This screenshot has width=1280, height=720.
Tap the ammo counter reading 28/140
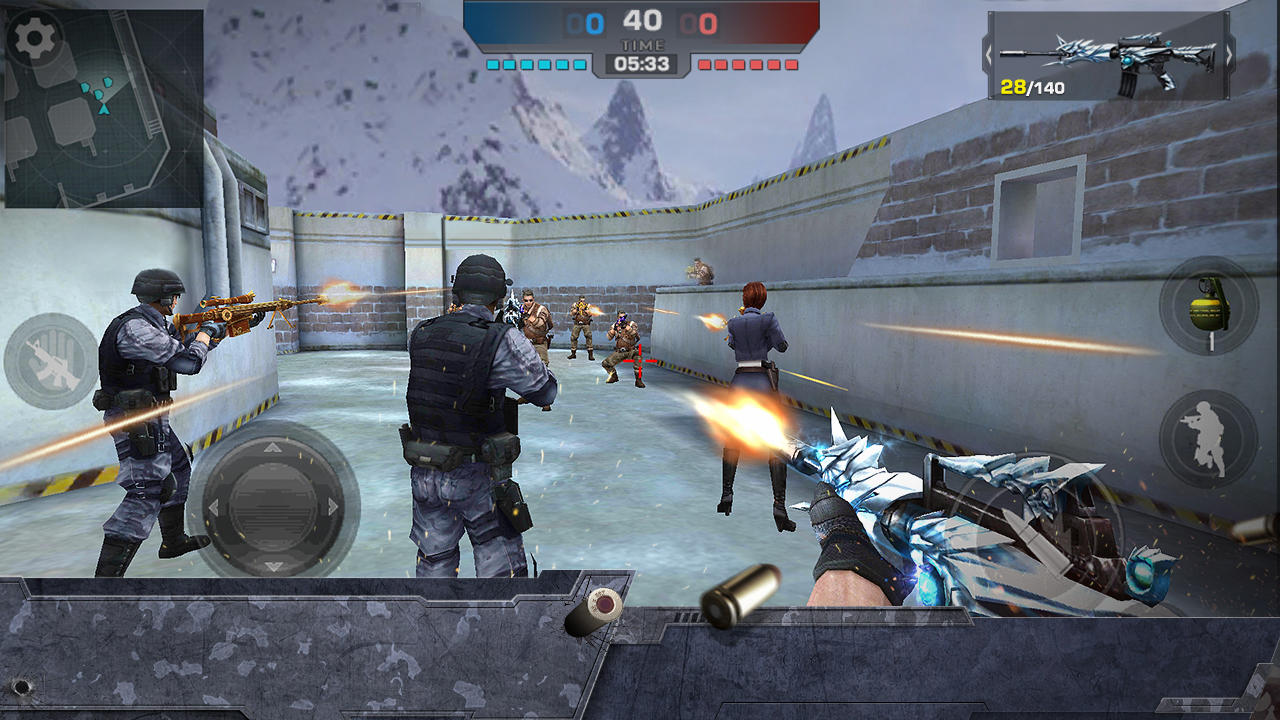coord(1034,88)
